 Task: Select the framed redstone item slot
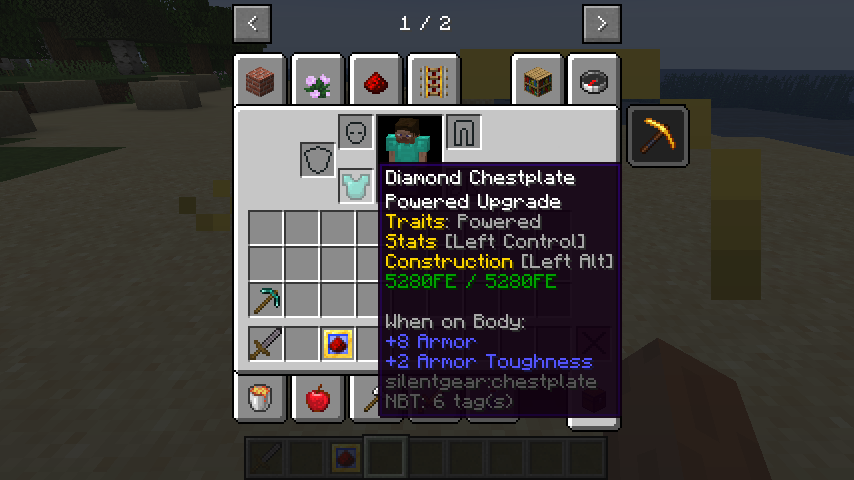[x=338, y=343]
